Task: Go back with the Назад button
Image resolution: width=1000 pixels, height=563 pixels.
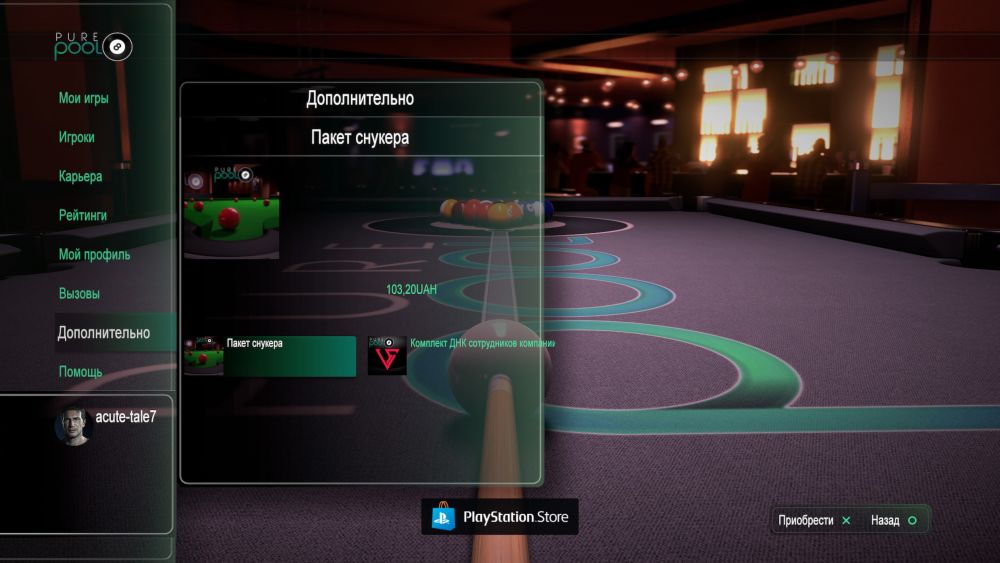Action: tap(893, 520)
